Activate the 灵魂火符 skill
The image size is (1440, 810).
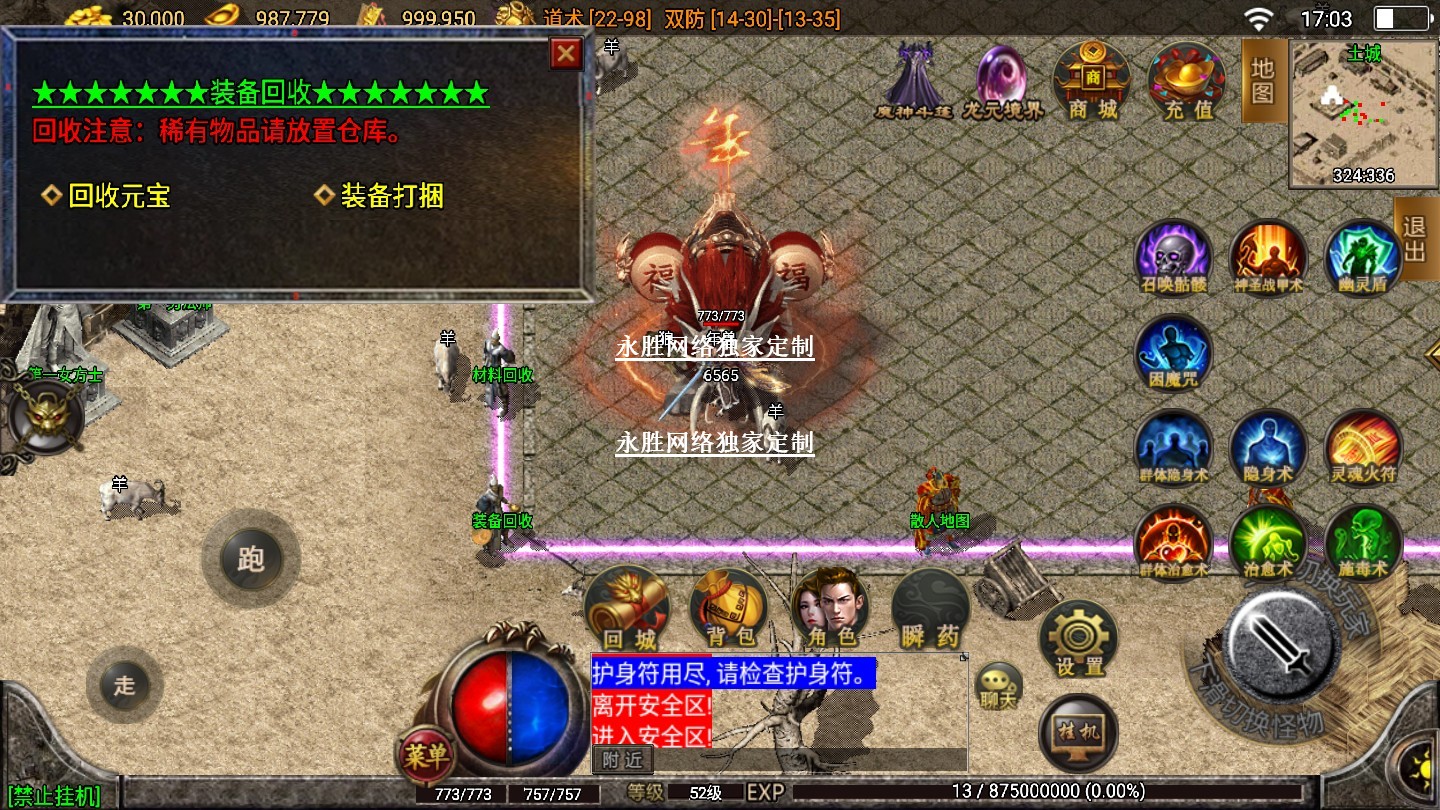(x=1362, y=447)
